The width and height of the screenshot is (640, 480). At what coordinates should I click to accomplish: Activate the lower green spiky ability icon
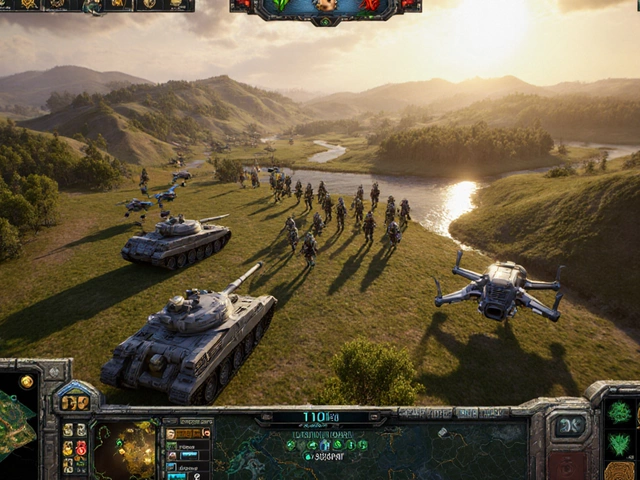620,444
